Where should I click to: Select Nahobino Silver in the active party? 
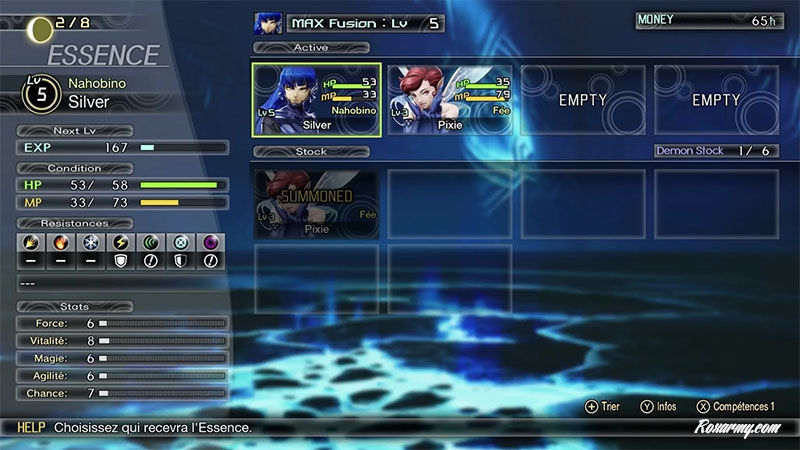(x=316, y=99)
